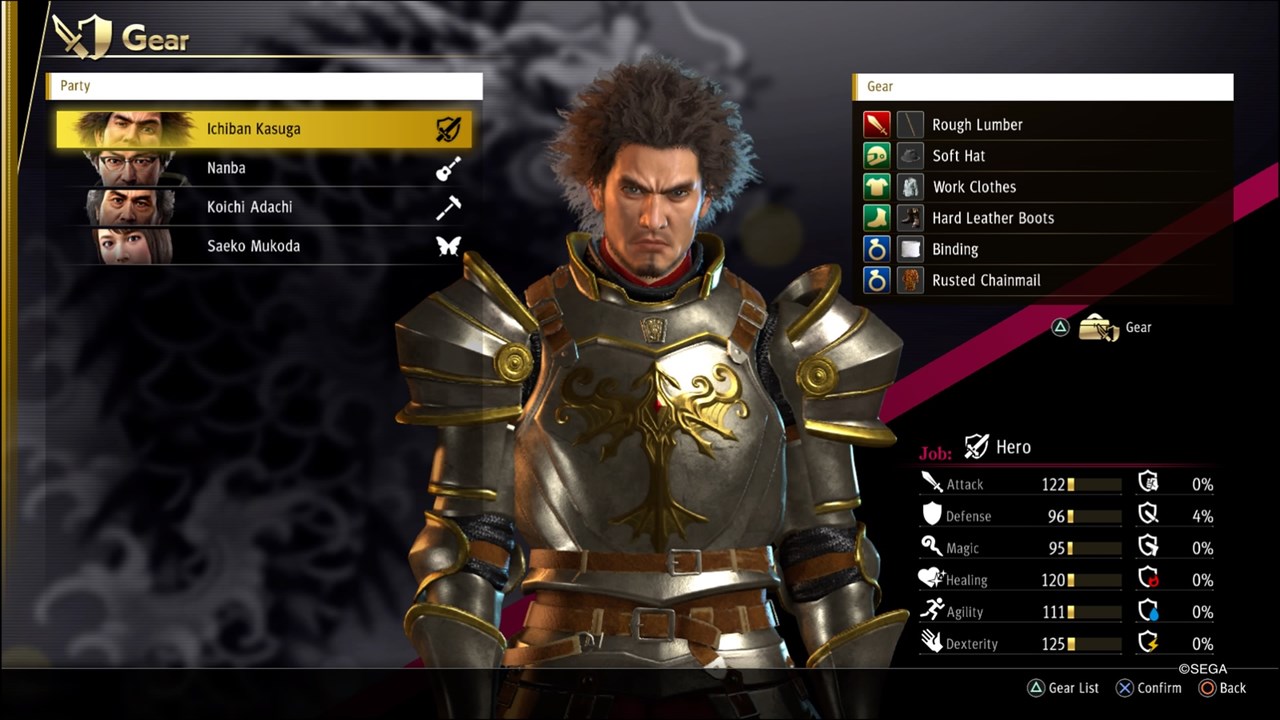
Task: Pick Saeko Mukoda in the party
Action: coord(264,246)
